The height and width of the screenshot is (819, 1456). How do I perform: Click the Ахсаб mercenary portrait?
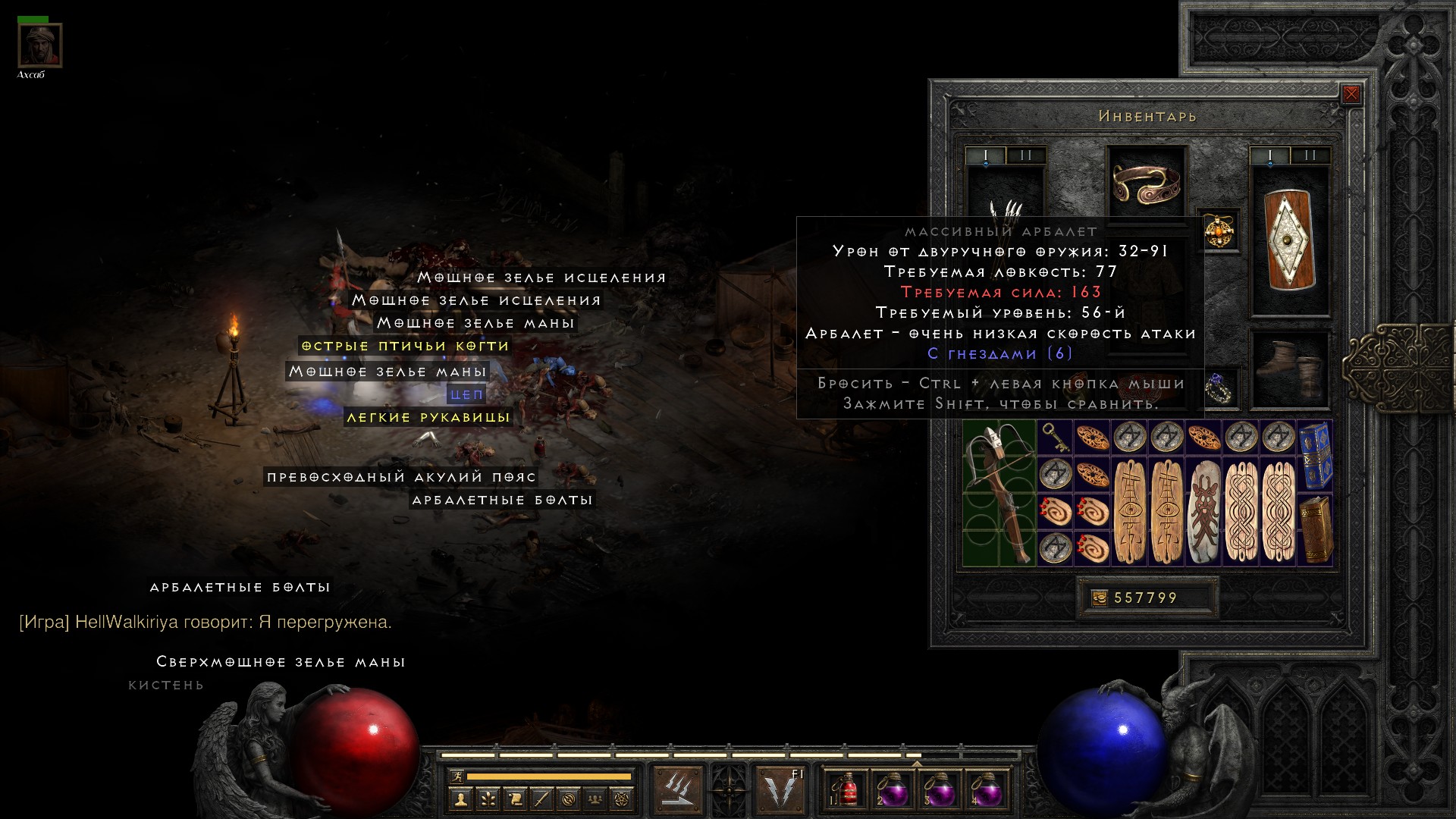[39, 45]
